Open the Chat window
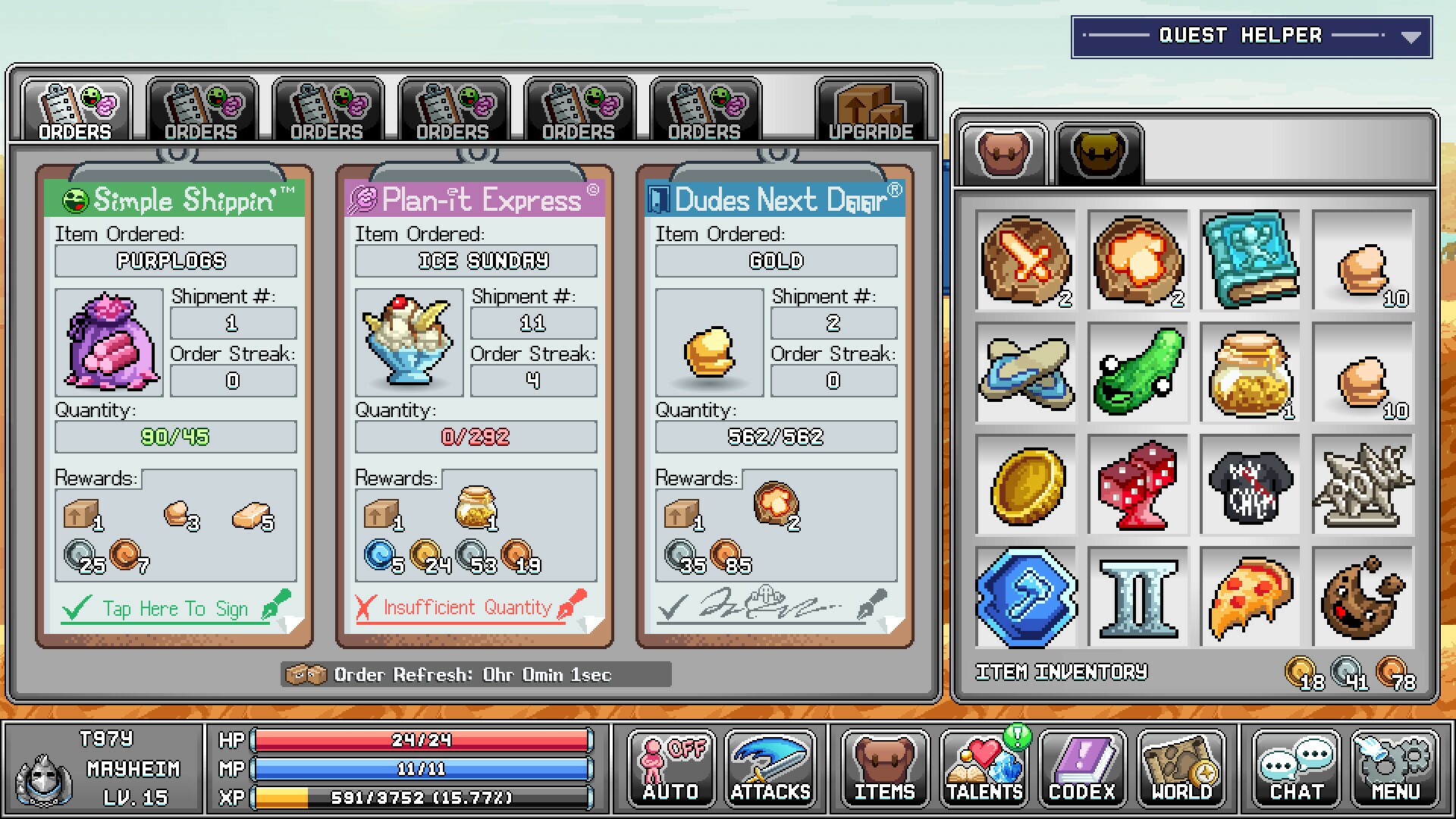Image resolution: width=1456 pixels, height=819 pixels. pyautogui.click(x=1294, y=768)
